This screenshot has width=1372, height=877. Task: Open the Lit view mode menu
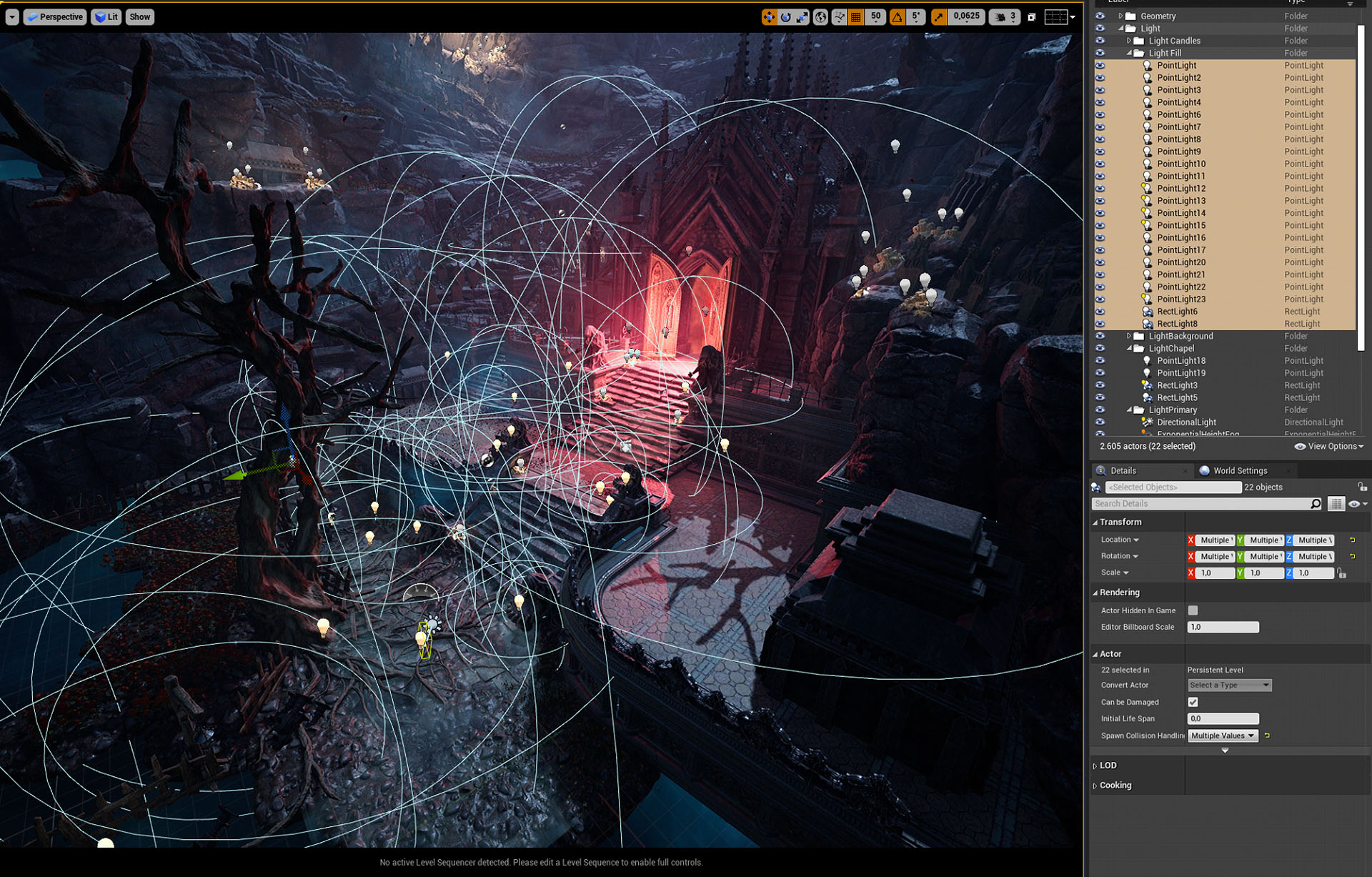[106, 17]
